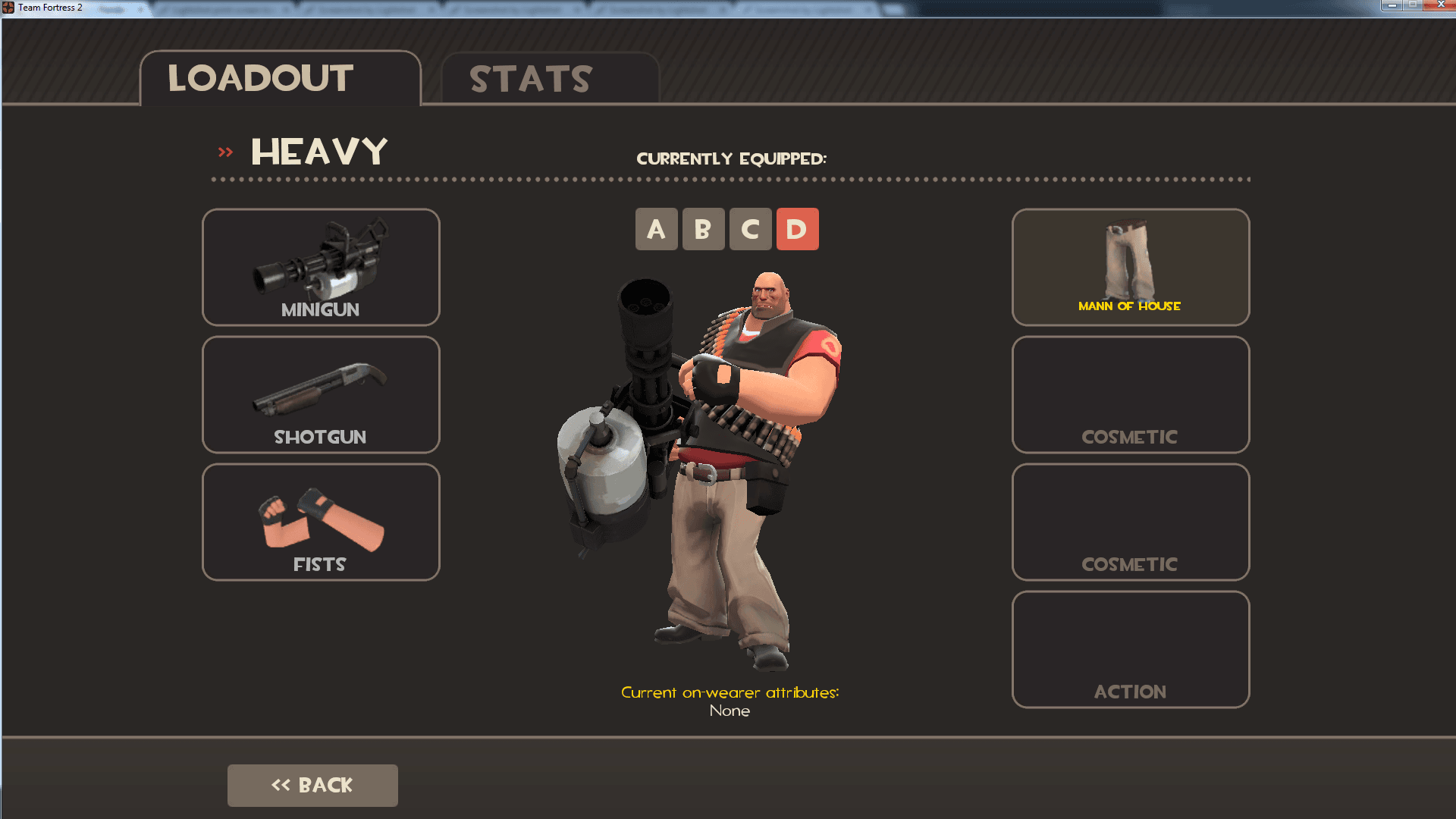Open the first empty Cosmetic slot
Viewport: 1456px width, 819px height.
1130,394
